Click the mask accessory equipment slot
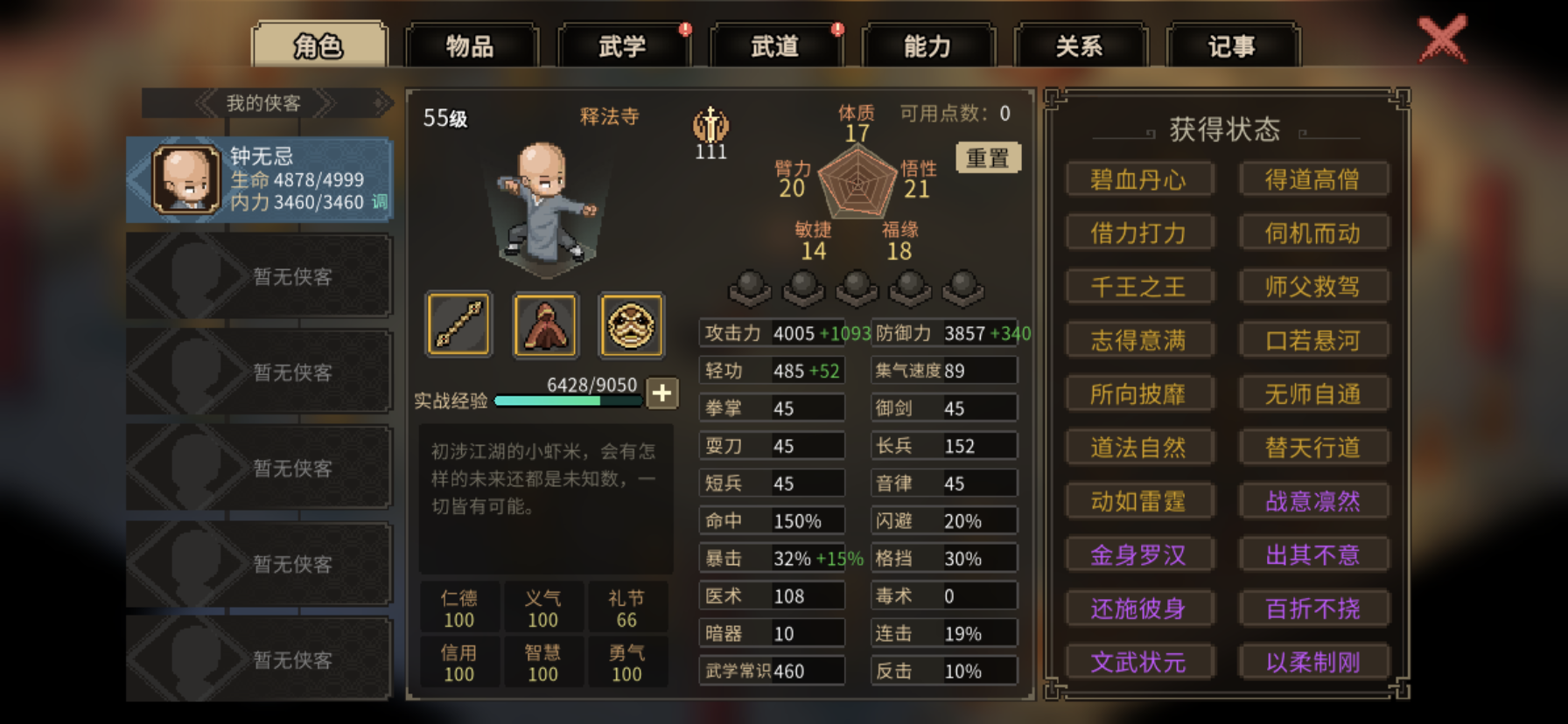The width and height of the screenshot is (1568, 724). click(632, 325)
